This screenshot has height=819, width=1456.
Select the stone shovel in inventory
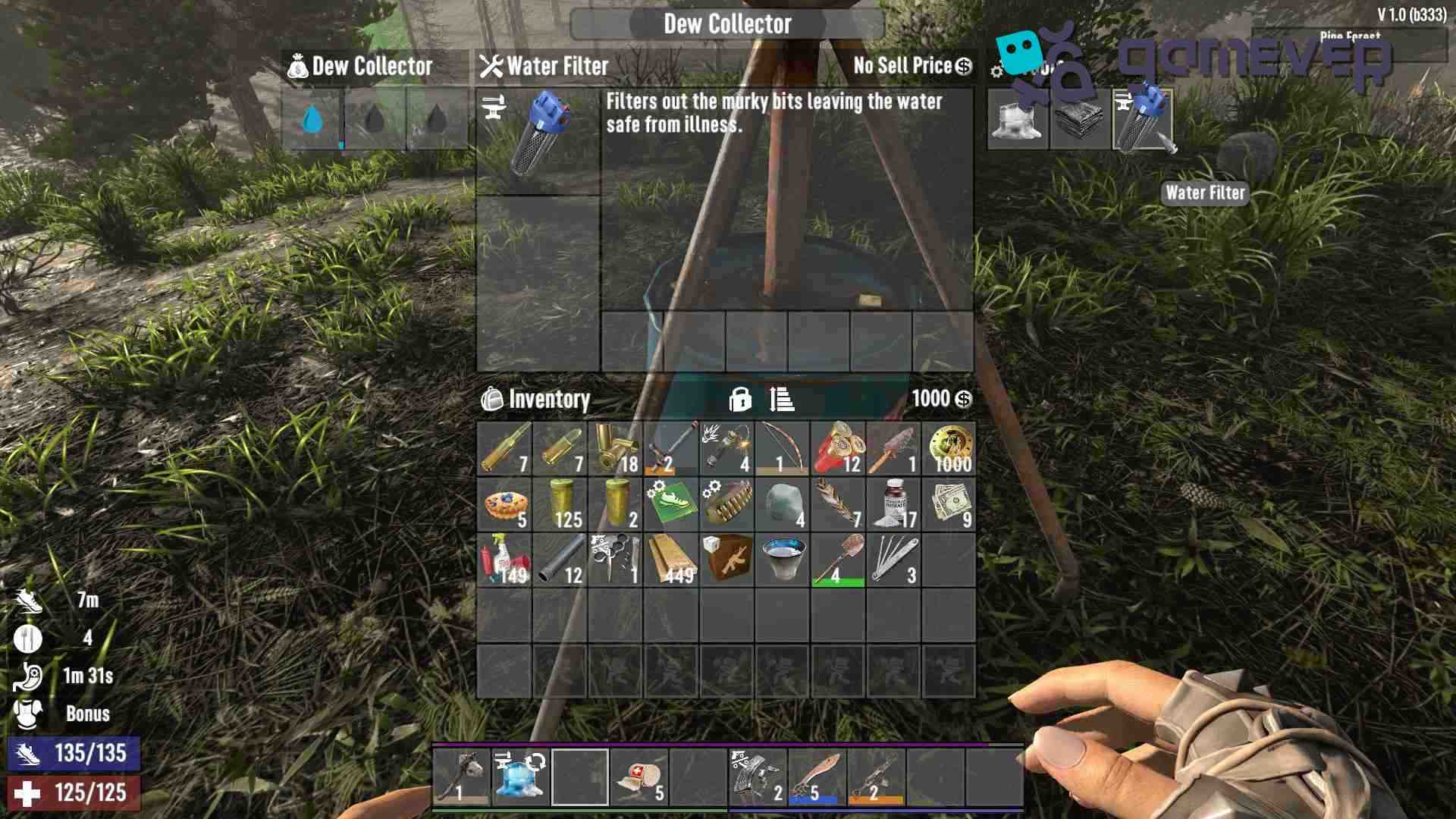click(838, 560)
